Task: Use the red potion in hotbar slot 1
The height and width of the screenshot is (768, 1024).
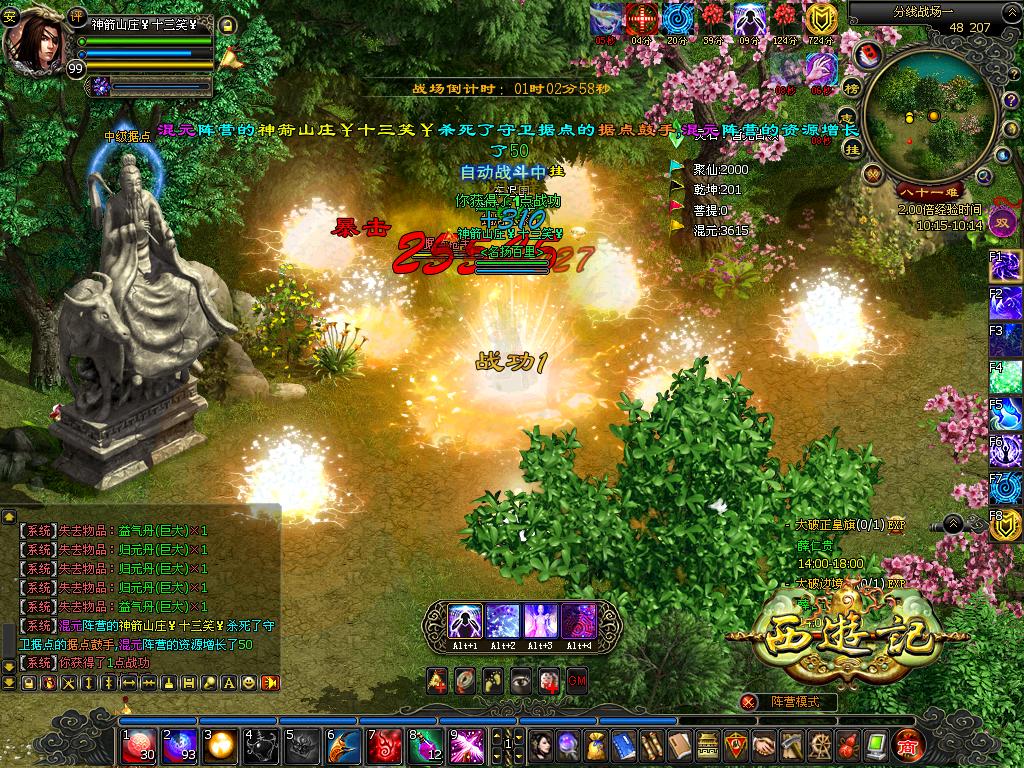Action: (x=138, y=746)
